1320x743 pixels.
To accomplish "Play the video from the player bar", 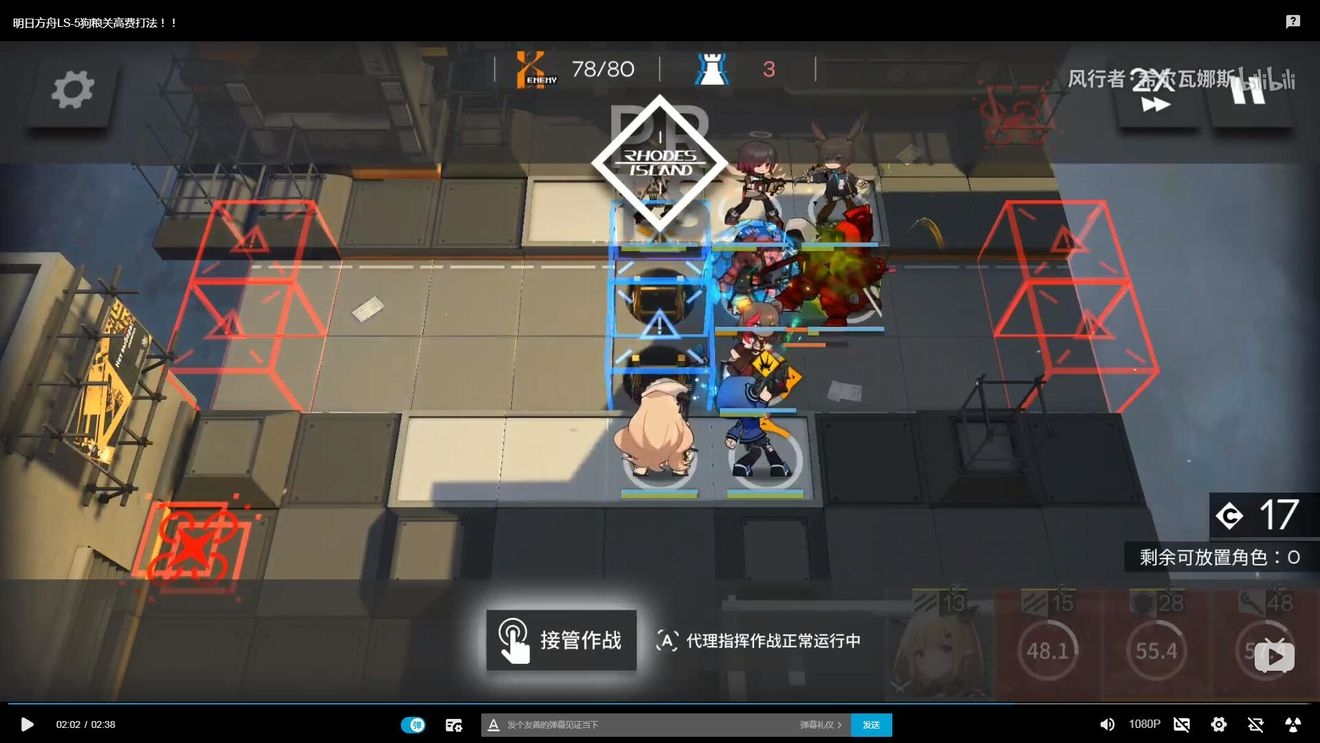I will coord(27,724).
